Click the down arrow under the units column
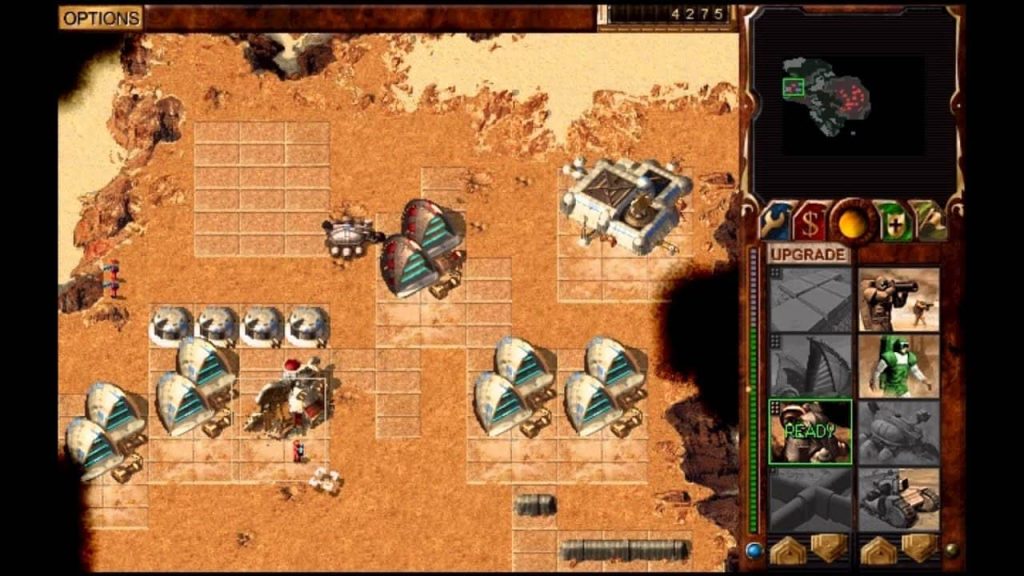1024x576 pixels. pyautogui.click(x=917, y=549)
